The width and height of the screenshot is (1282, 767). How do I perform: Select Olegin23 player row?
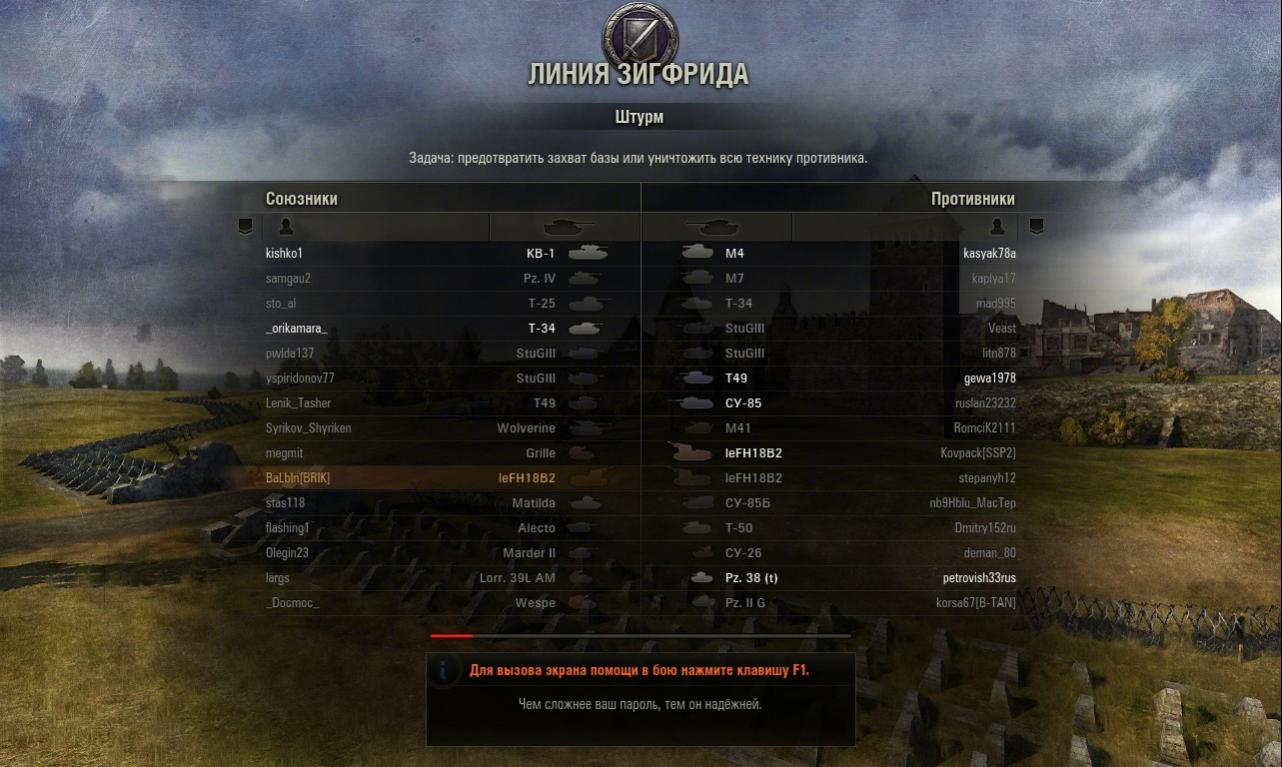[x=288, y=553]
